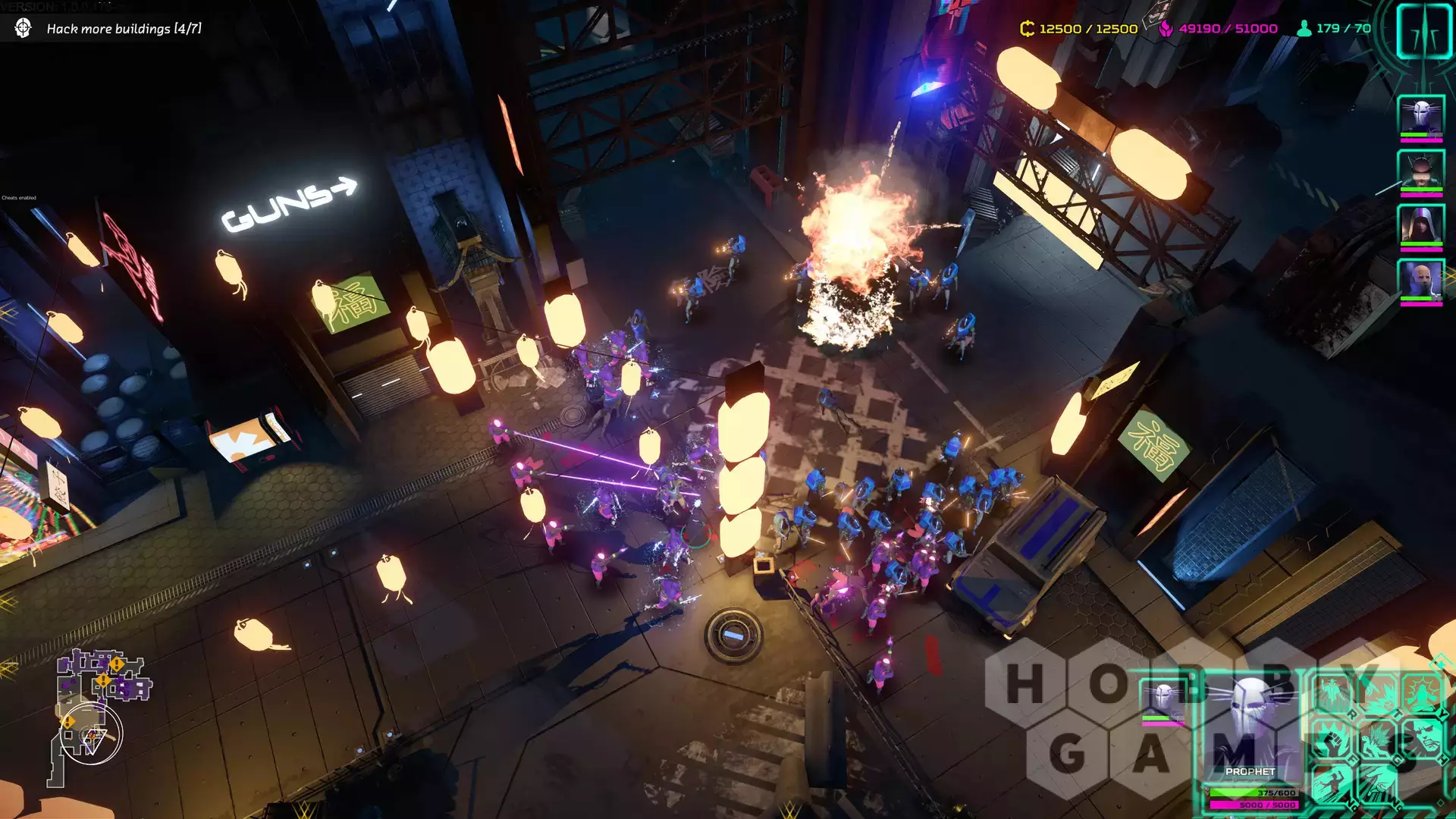Open the cult emblem menu button
Image resolution: width=1456 pixels, height=819 pixels.
1423,30
